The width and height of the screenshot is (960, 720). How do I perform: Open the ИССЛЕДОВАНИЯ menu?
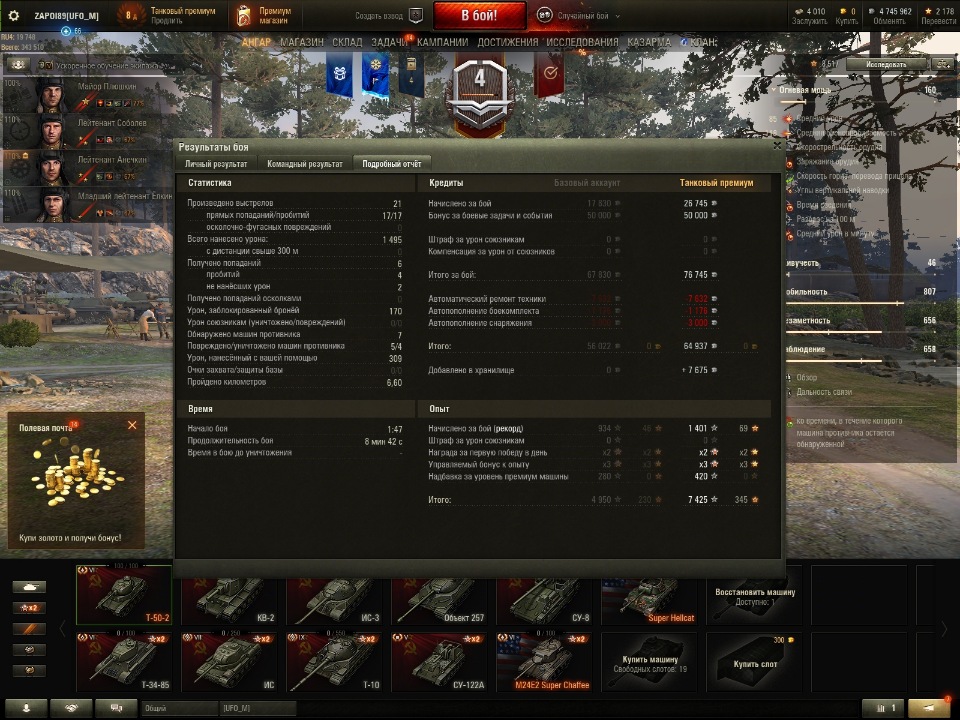tap(582, 43)
